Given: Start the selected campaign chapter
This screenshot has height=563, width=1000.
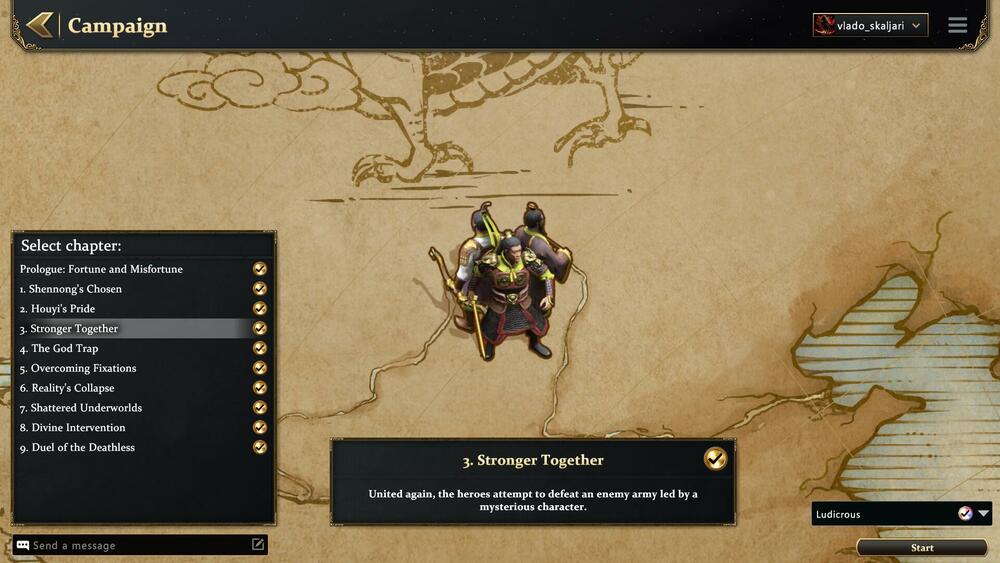Looking at the screenshot, I should 922,548.
